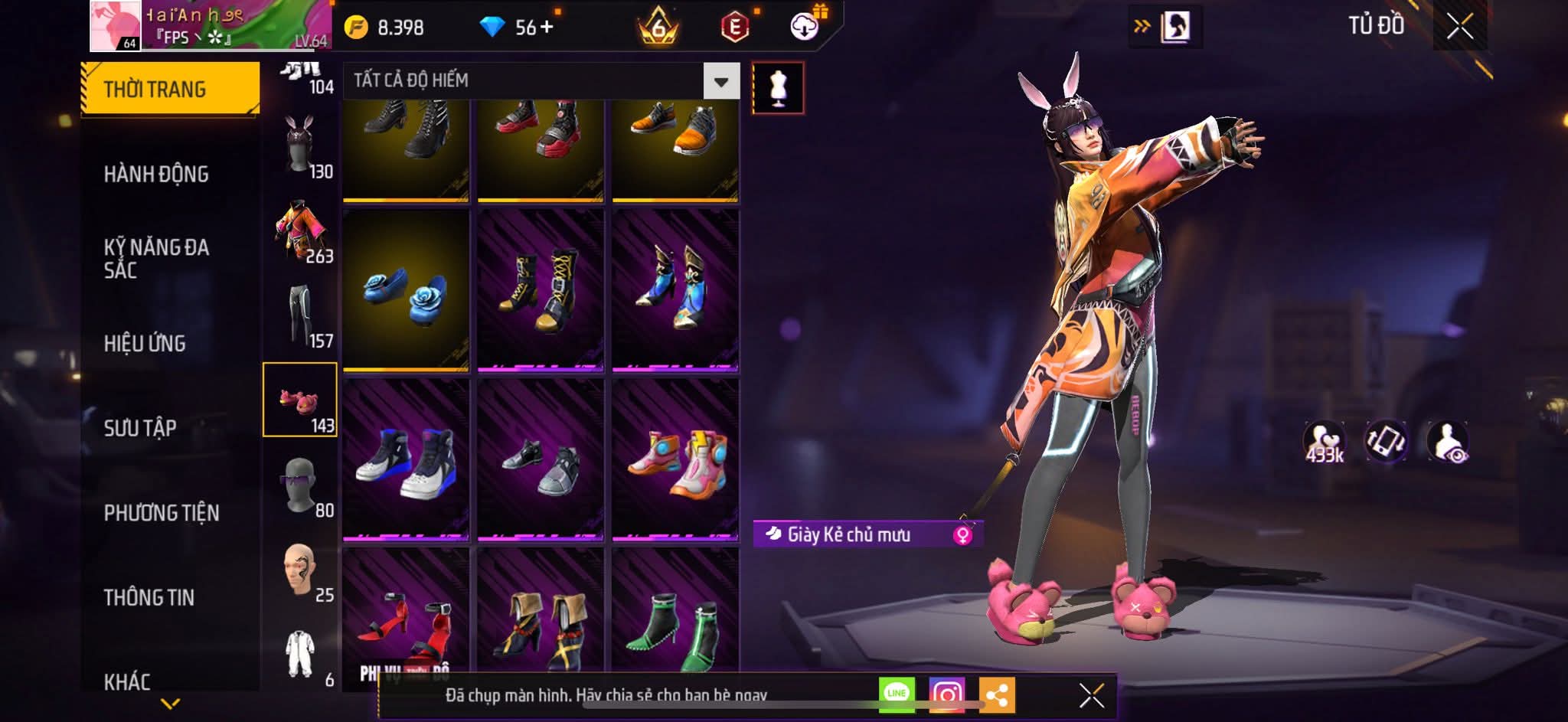Share screenshot via Instagram icon
The height and width of the screenshot is (722, 1568).
[x=947, y=694]
